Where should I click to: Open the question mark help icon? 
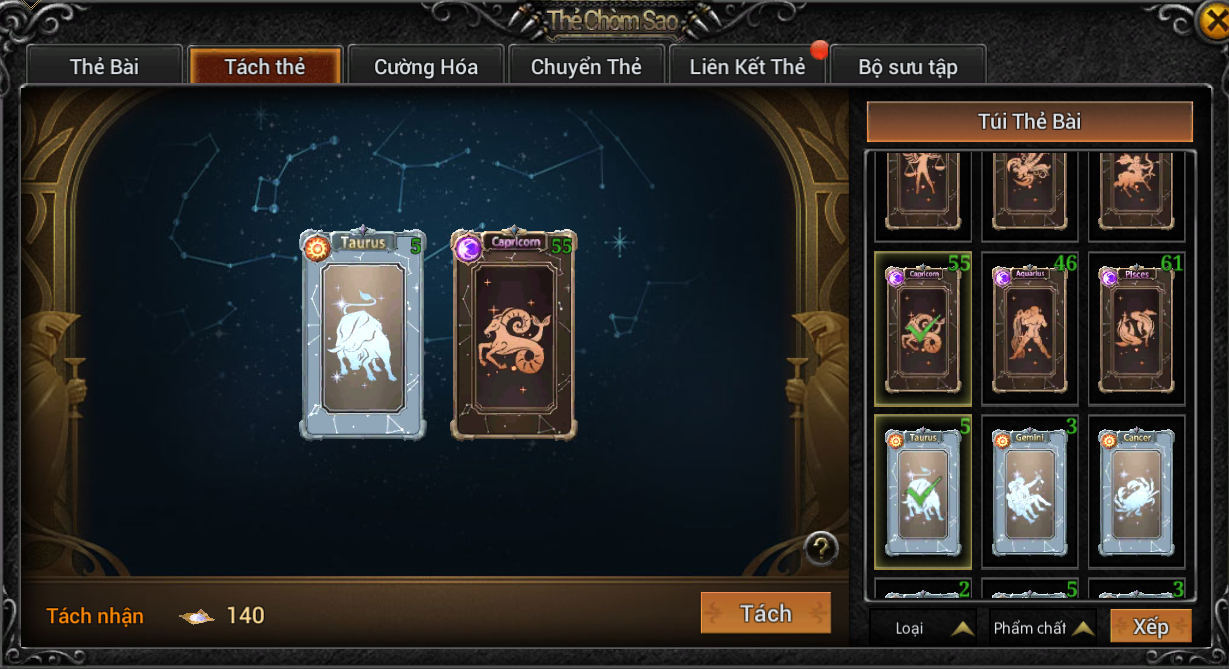(821, 548)
